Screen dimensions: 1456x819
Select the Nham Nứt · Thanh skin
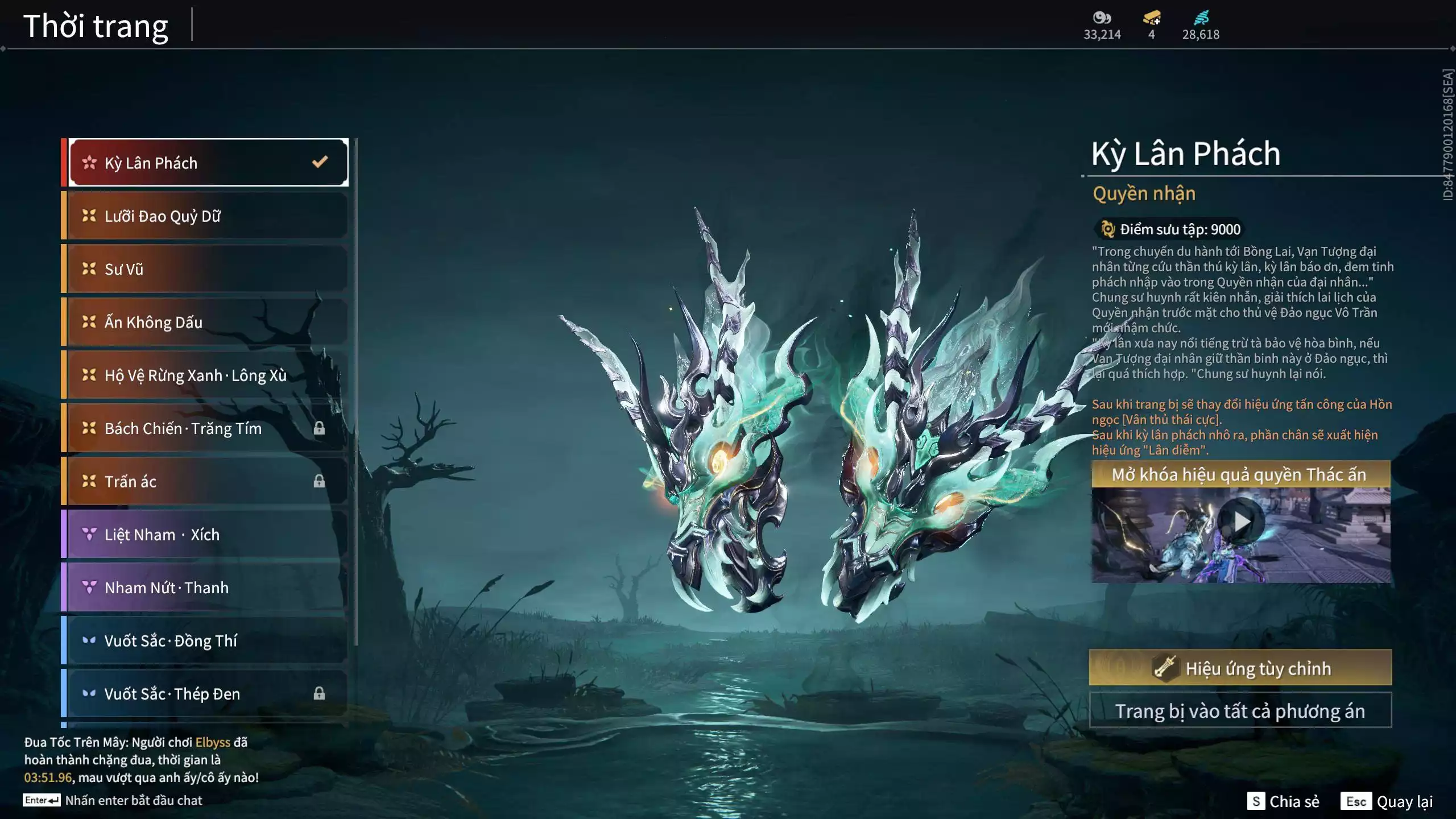[x=208, y=588]
